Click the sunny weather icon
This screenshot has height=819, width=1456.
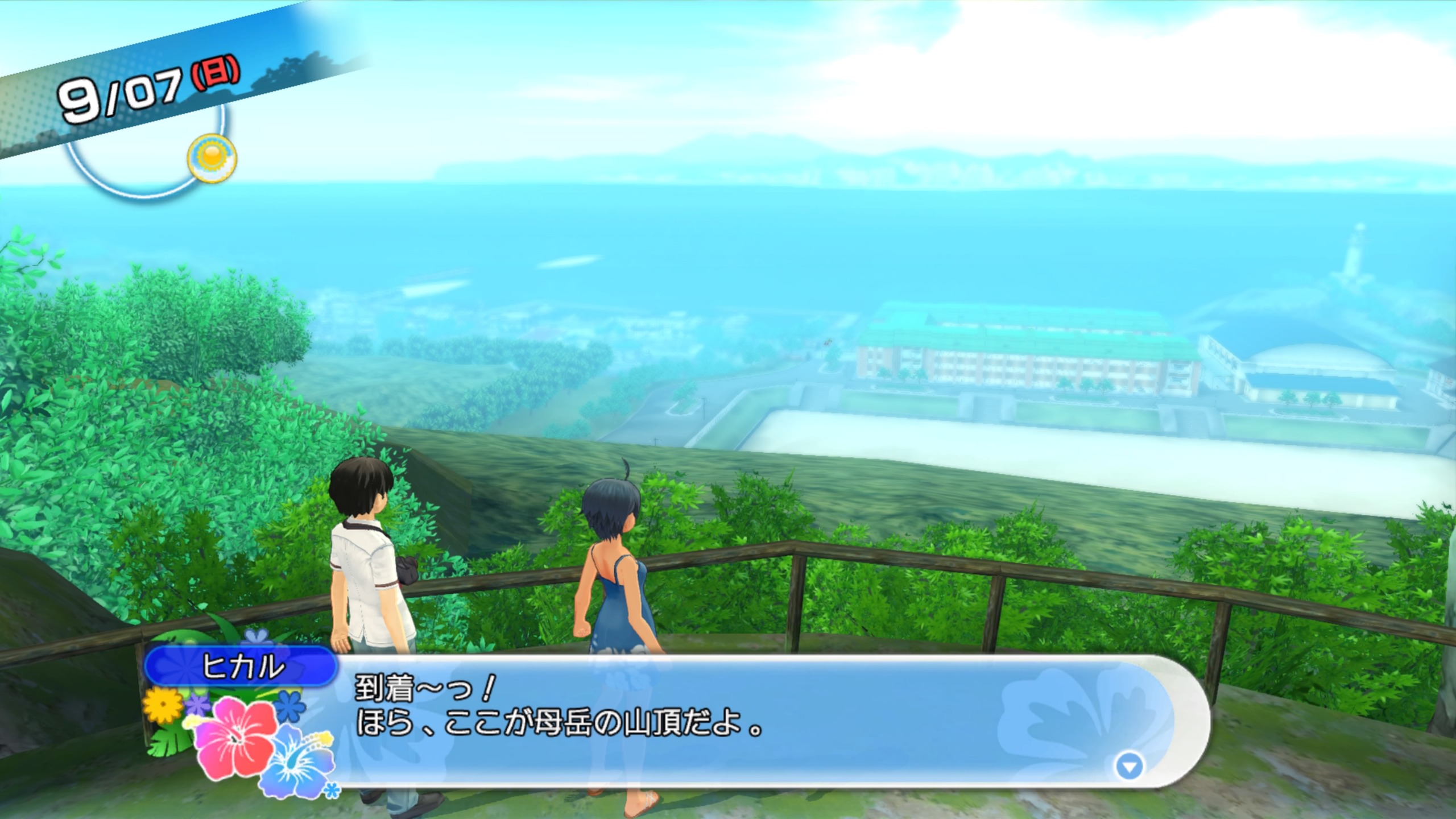coord(212,157)
